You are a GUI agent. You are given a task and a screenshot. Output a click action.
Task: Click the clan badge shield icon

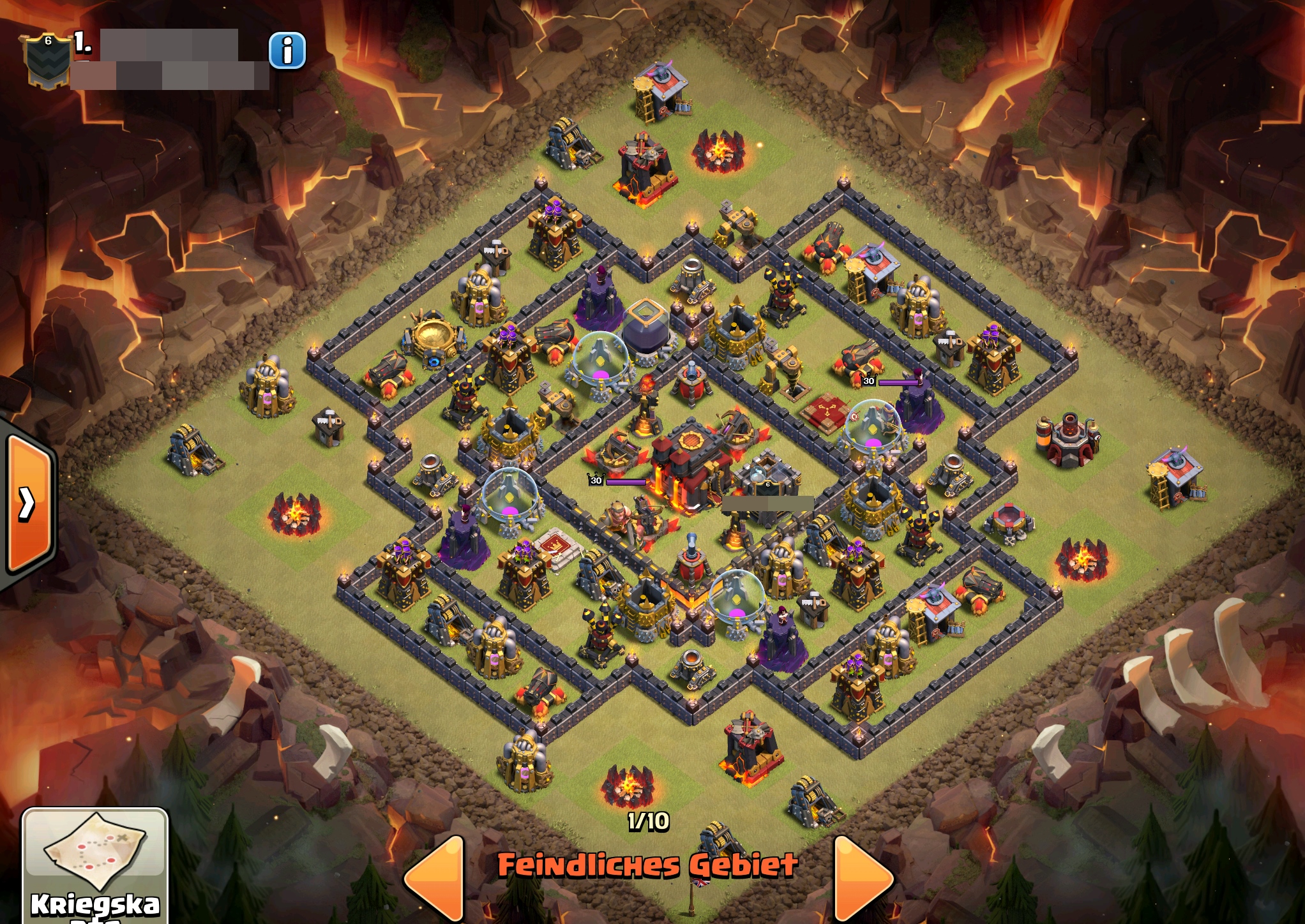tap(47, 60)
